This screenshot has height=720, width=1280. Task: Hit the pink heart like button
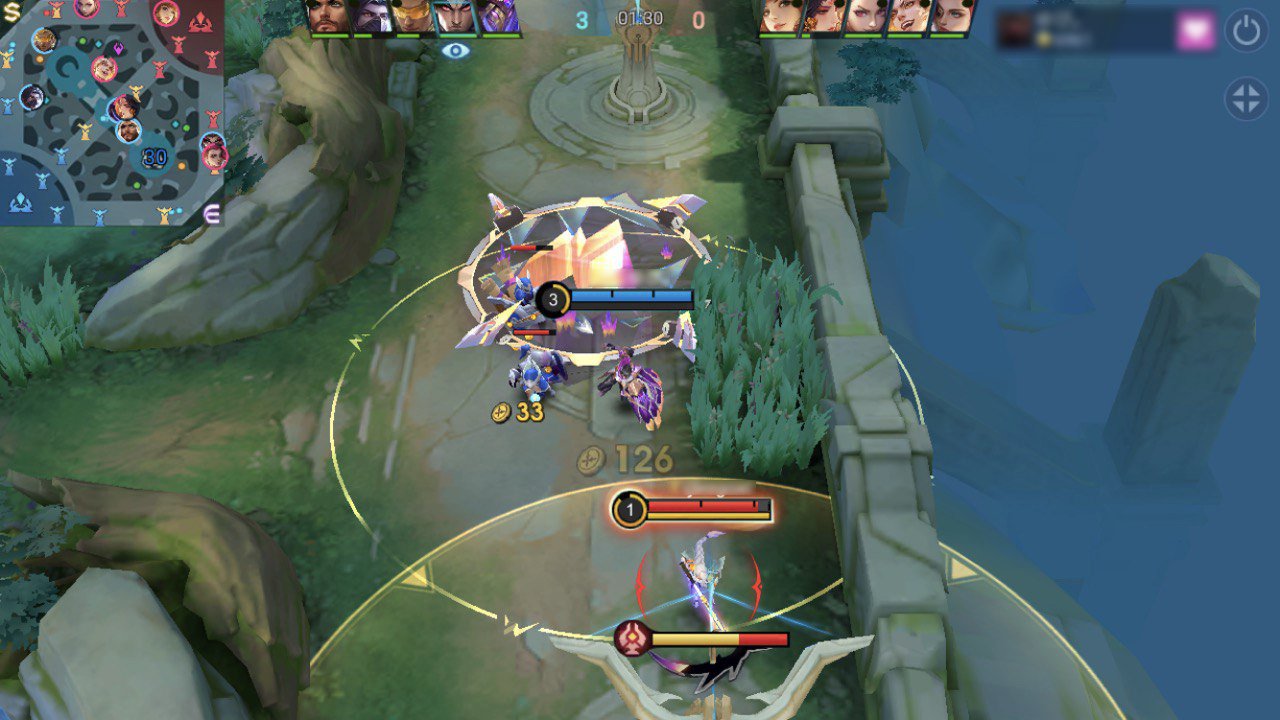[x=1195, y=31]
